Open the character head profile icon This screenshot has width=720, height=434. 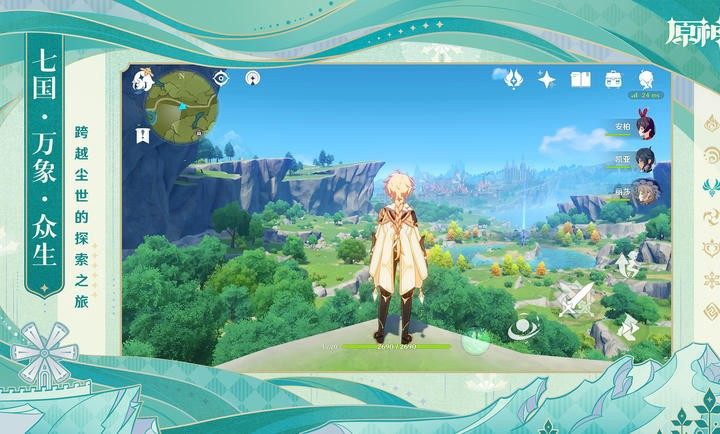pos(645,78)
